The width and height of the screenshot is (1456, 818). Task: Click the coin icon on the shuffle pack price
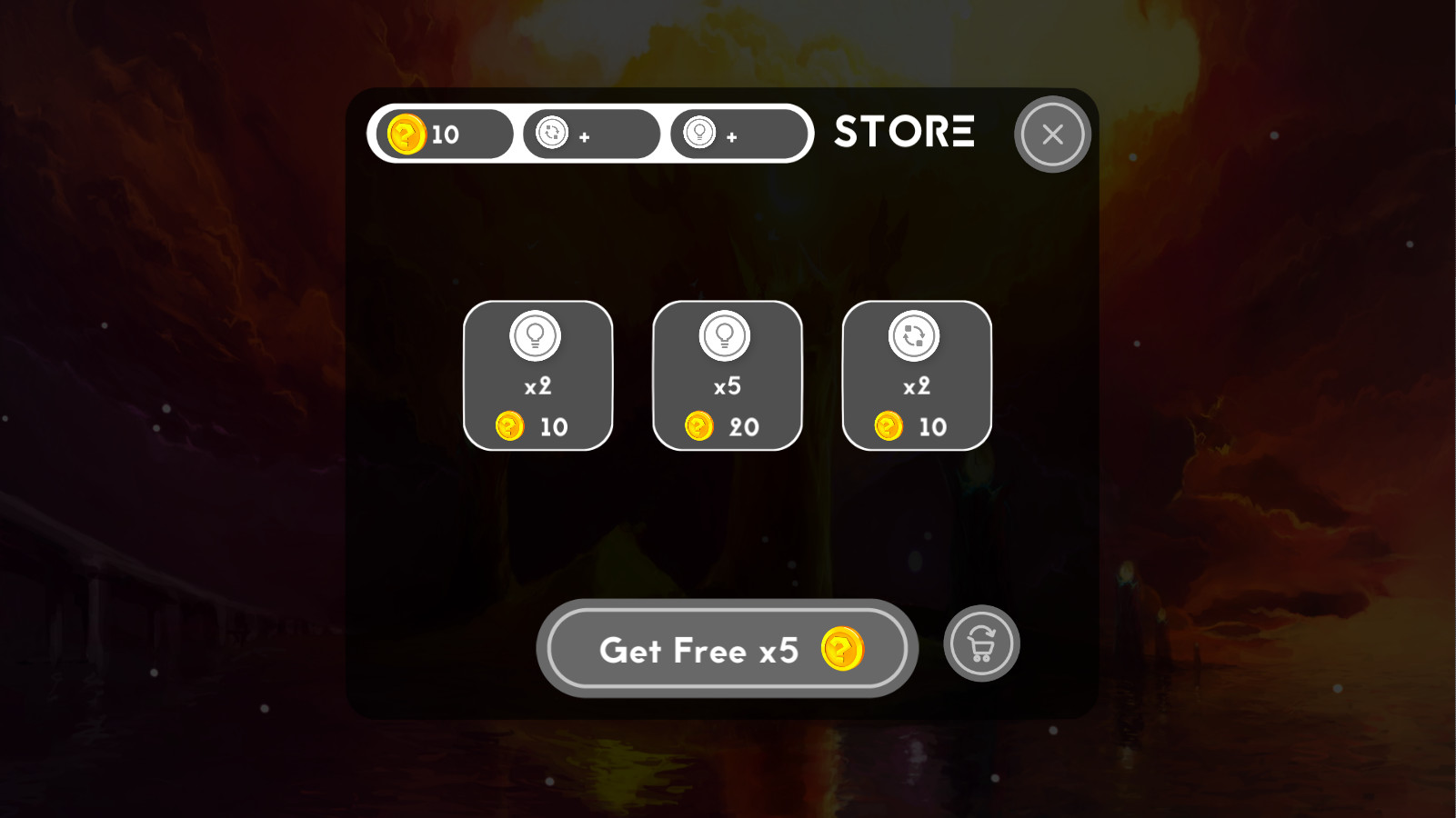[x=889, y=427]
